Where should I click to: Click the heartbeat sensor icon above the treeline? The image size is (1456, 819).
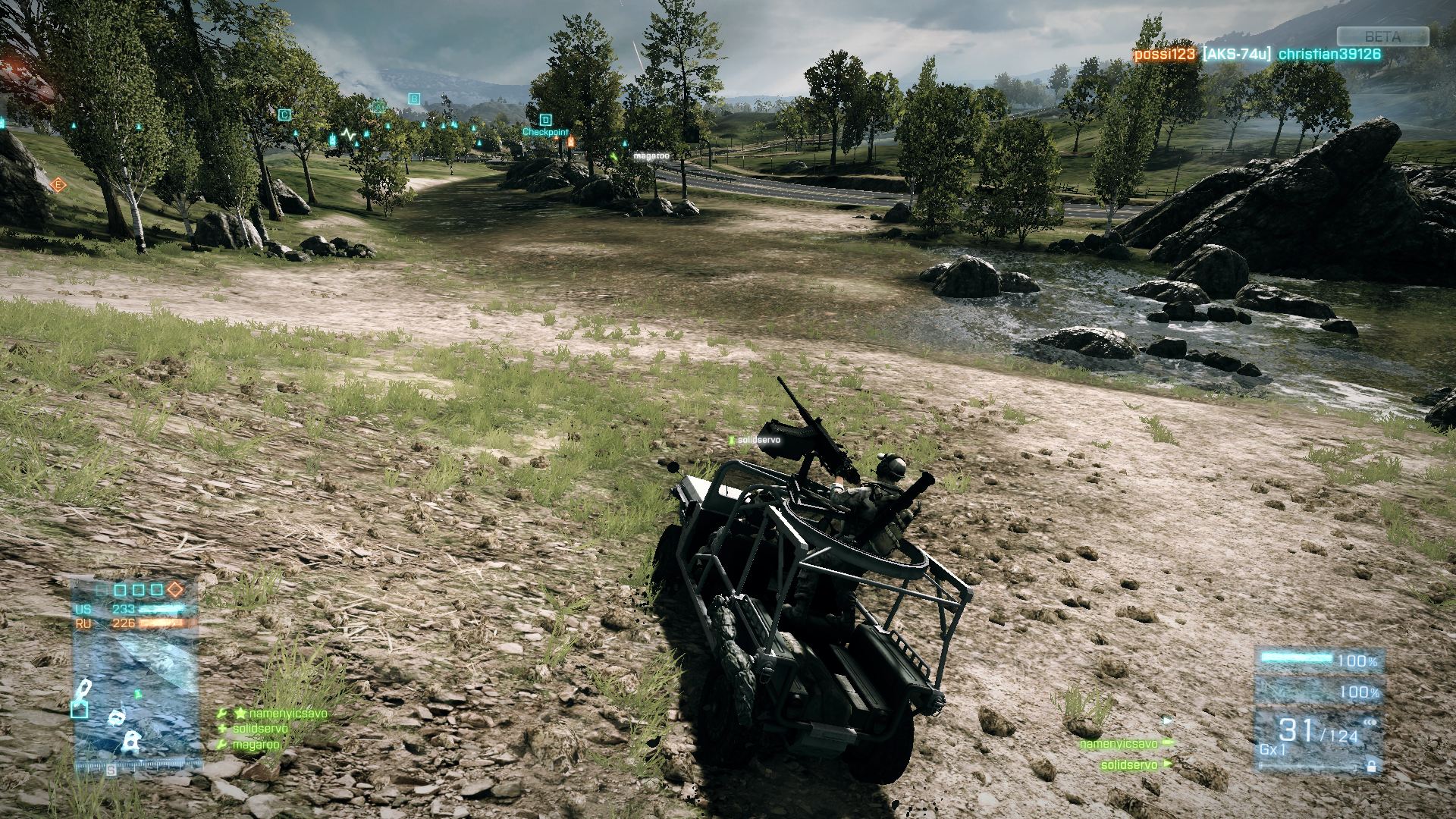[347, 134]
